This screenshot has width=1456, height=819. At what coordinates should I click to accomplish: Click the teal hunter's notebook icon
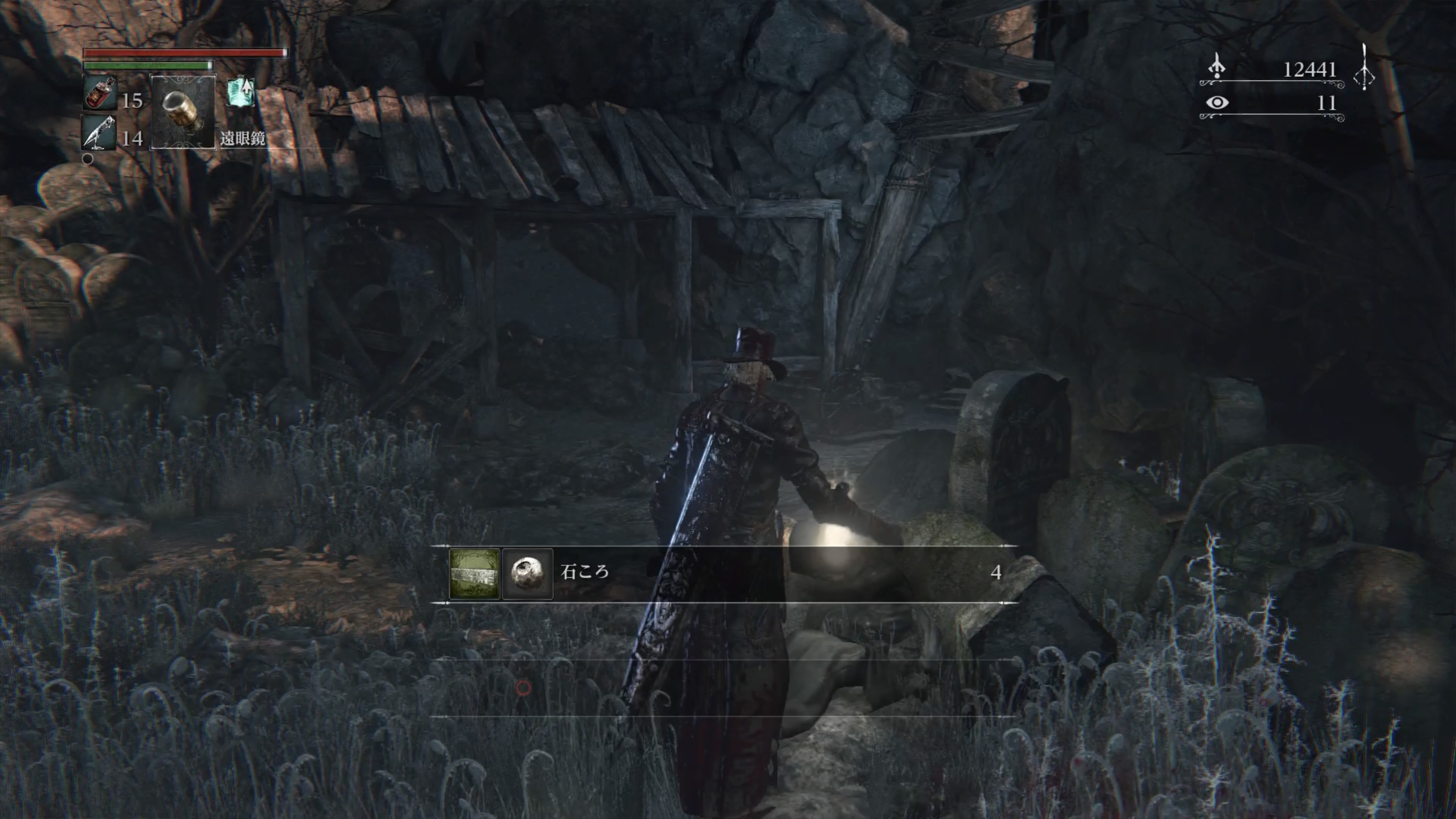tap(240, 92)
